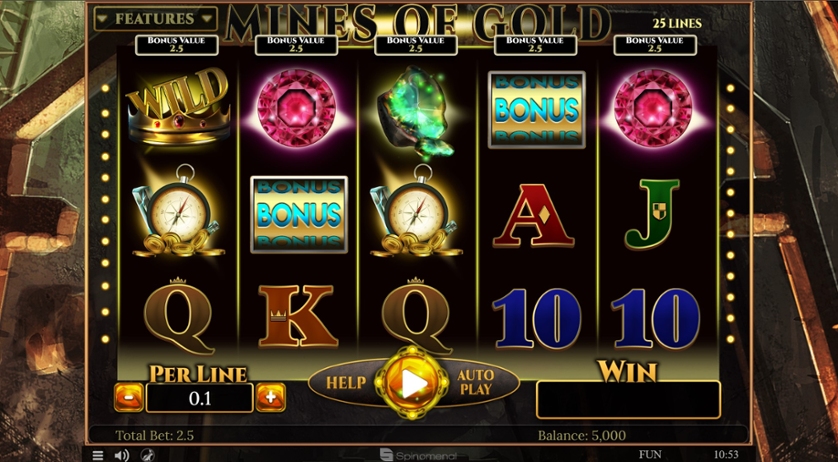Toggle the sound speaker icon
The image size is (838, 462).
point(122,455)
